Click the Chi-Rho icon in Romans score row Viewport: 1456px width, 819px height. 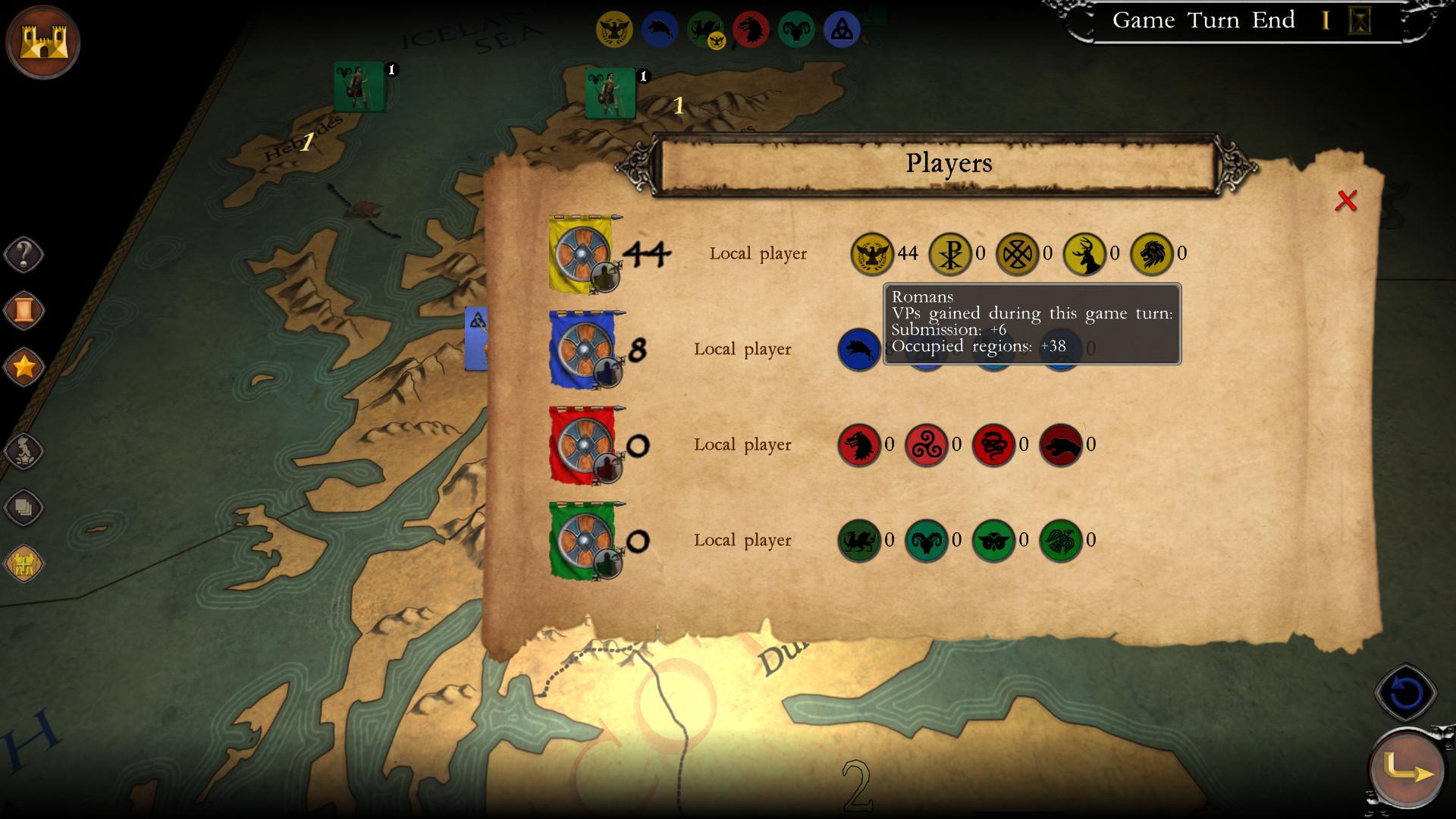click(949, 253)
